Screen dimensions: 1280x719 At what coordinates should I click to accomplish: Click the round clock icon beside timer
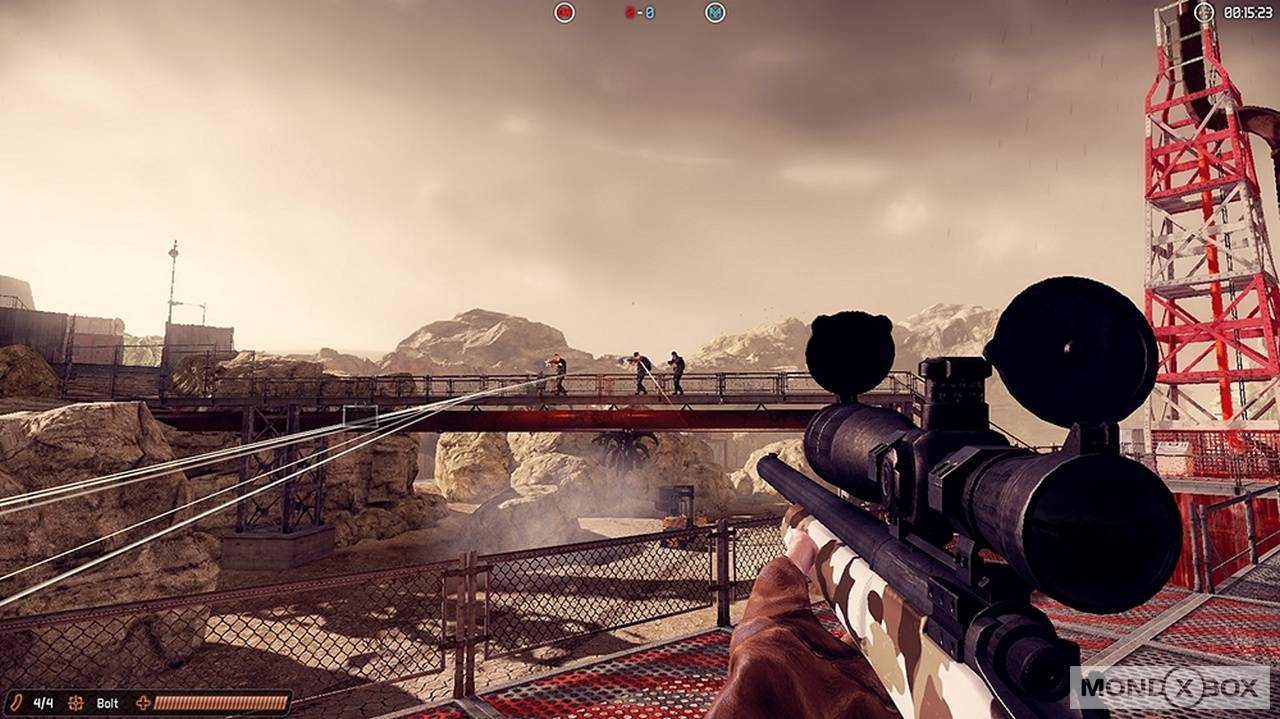click(1204, 13)
